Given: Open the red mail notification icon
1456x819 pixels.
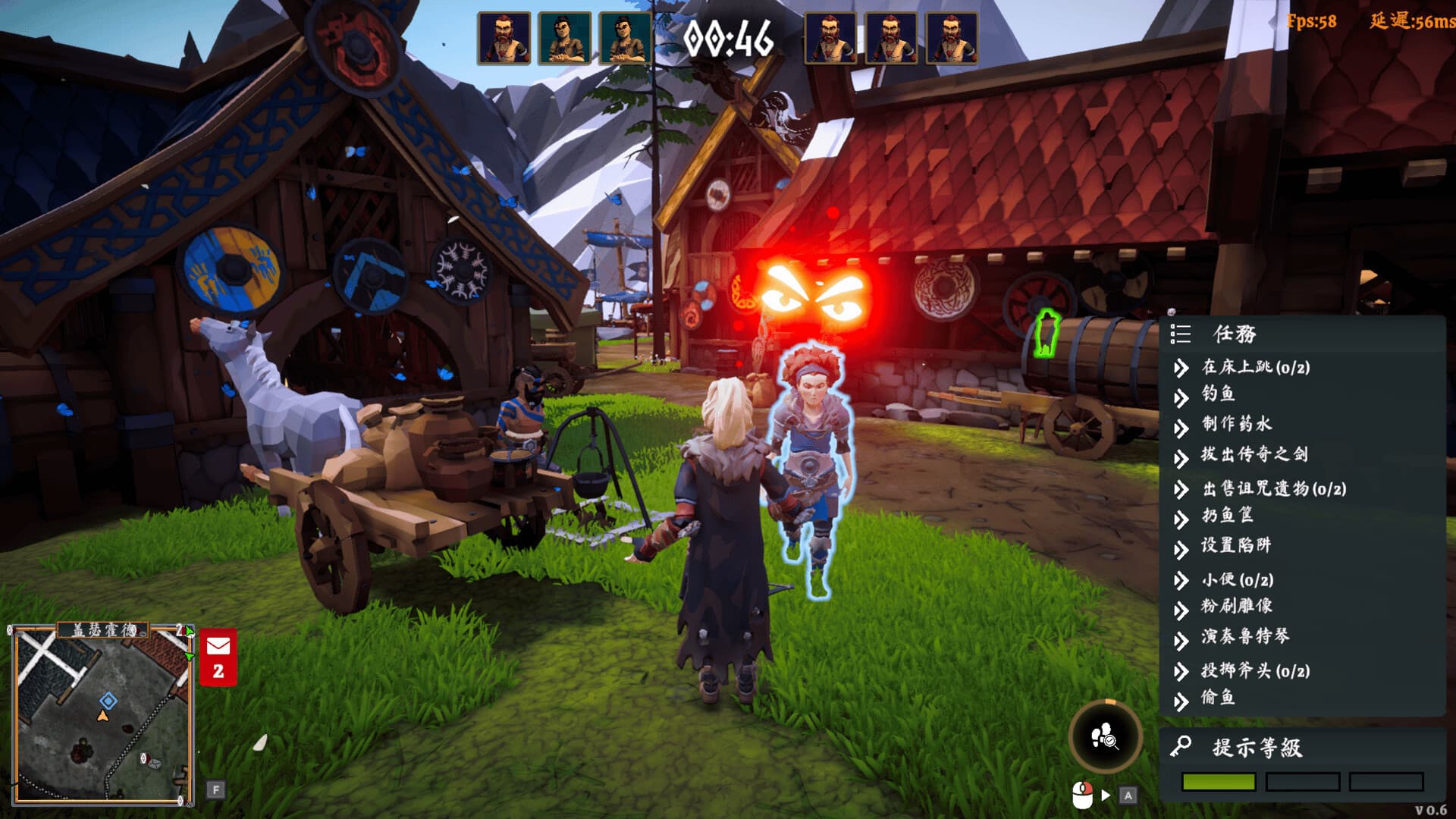Looking at the screenshot, I should [x=218, y=657].
